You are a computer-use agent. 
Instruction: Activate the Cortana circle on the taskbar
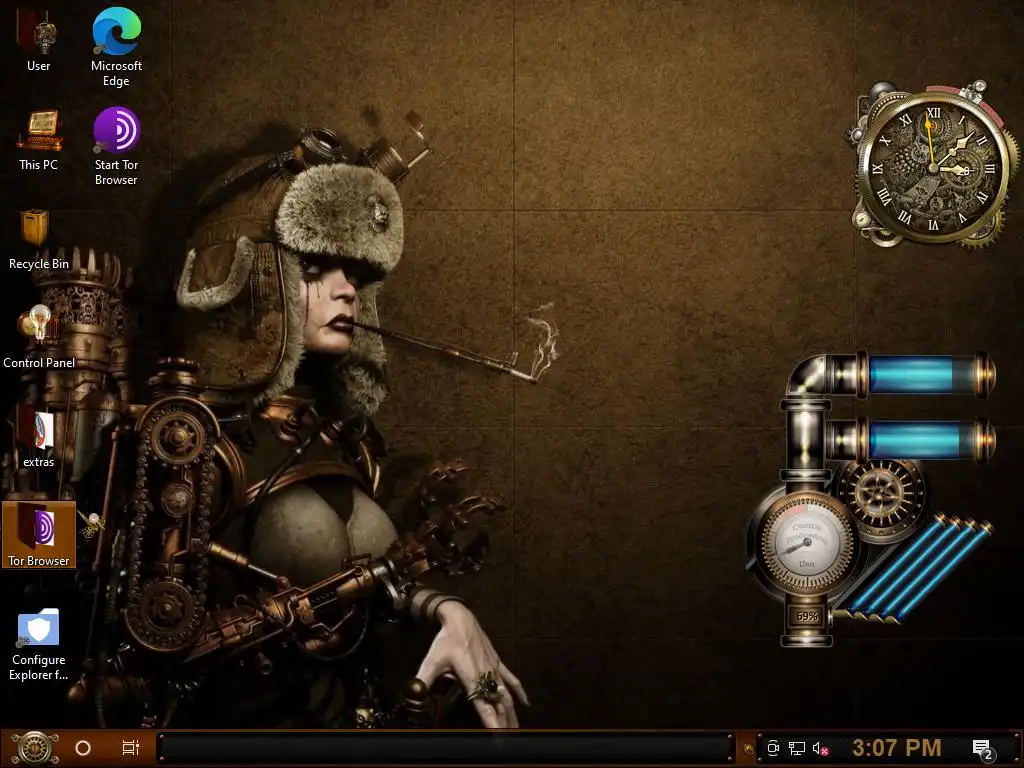(x=83, y=747)
